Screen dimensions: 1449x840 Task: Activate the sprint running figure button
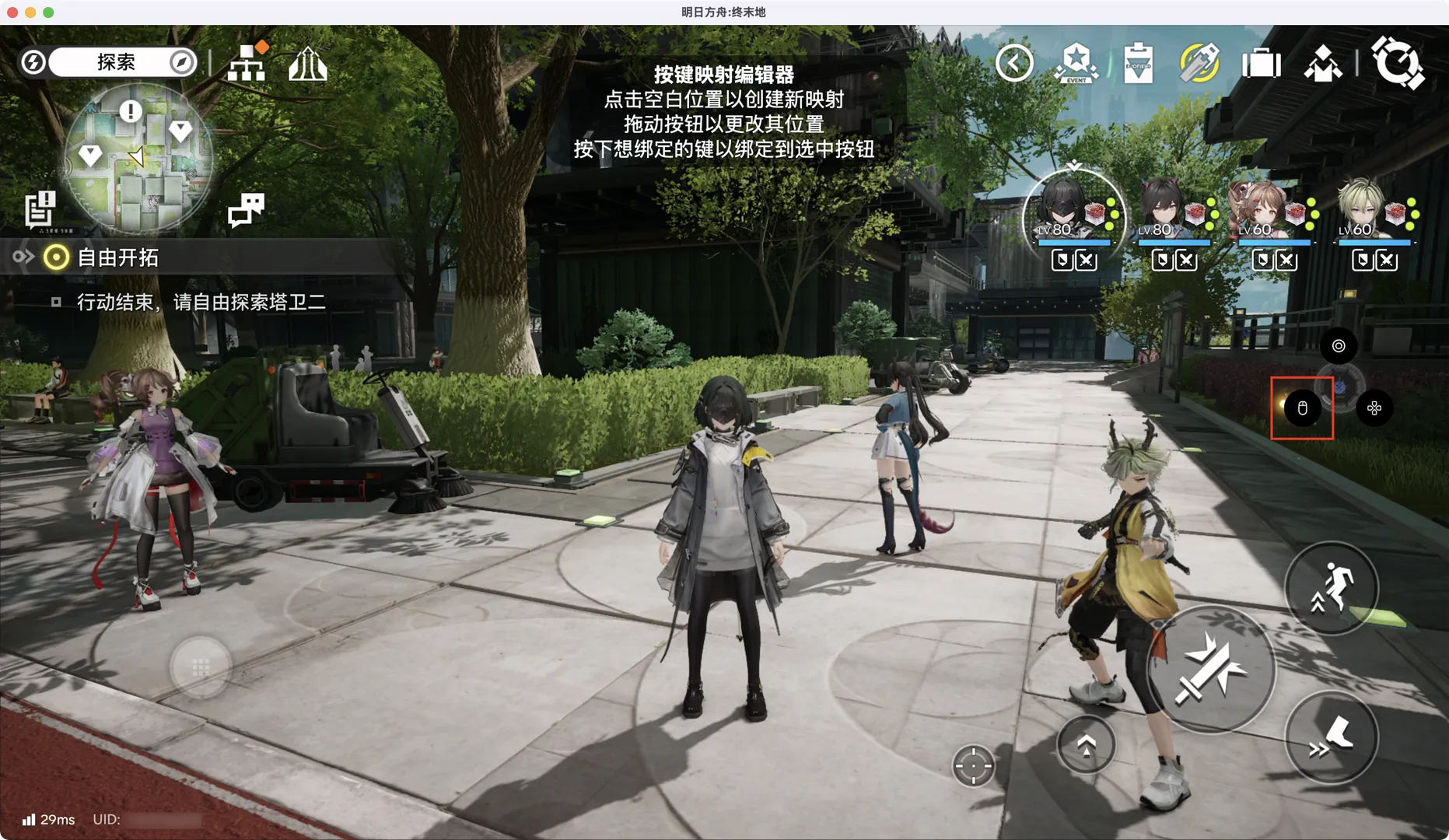click(x=1331, y=588)
